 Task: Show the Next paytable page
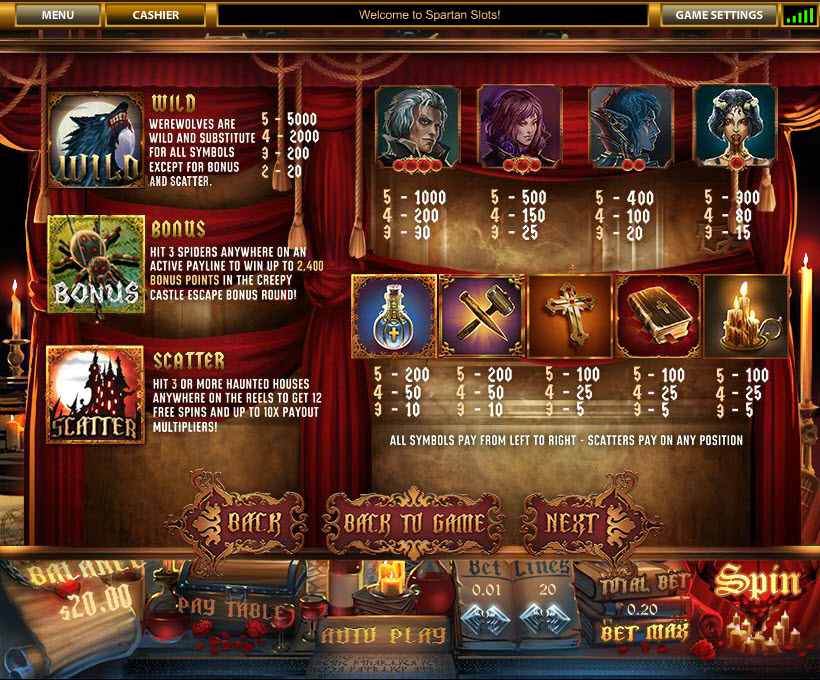(574, 522)
